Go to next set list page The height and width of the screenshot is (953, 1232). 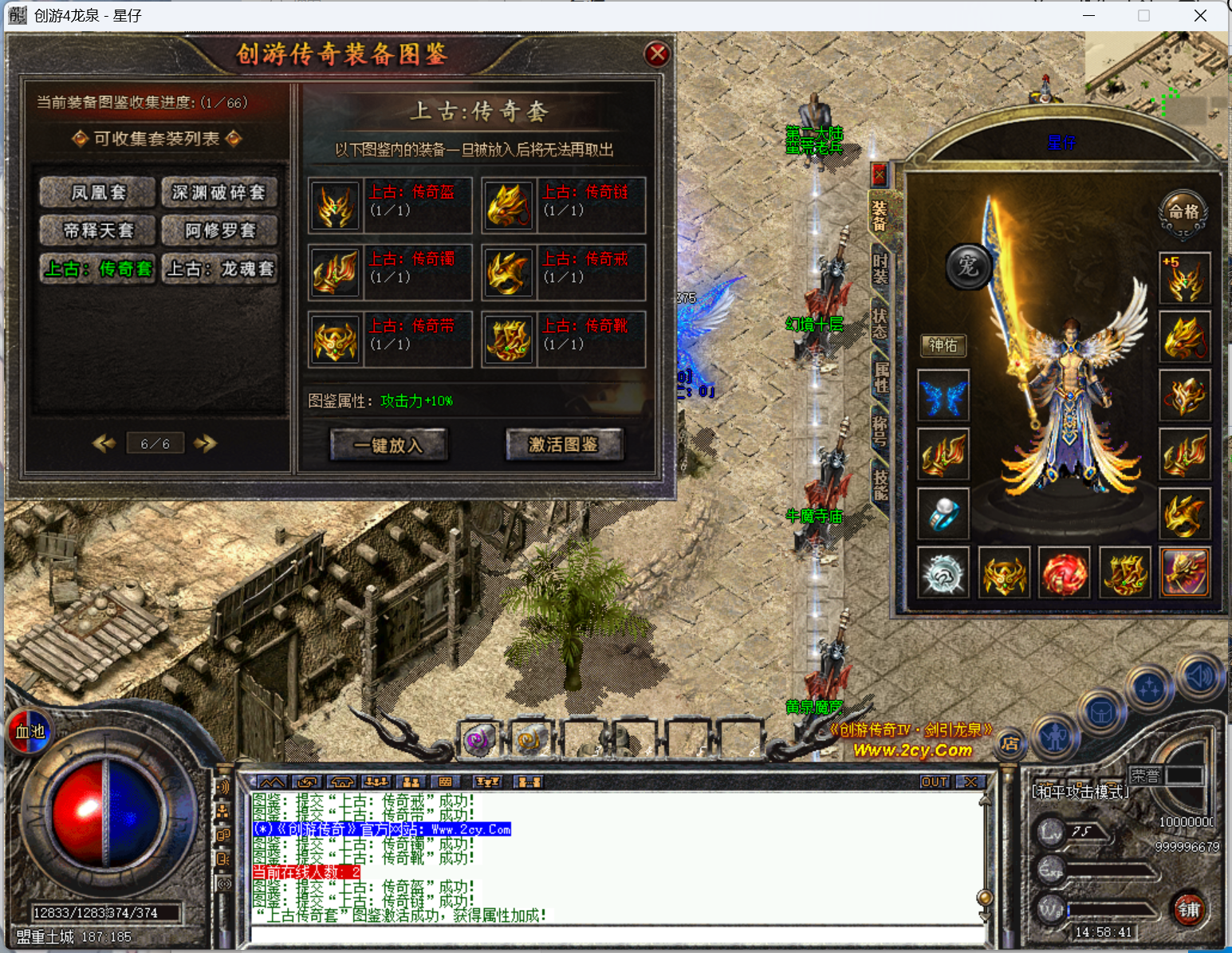tap(205, 443)
